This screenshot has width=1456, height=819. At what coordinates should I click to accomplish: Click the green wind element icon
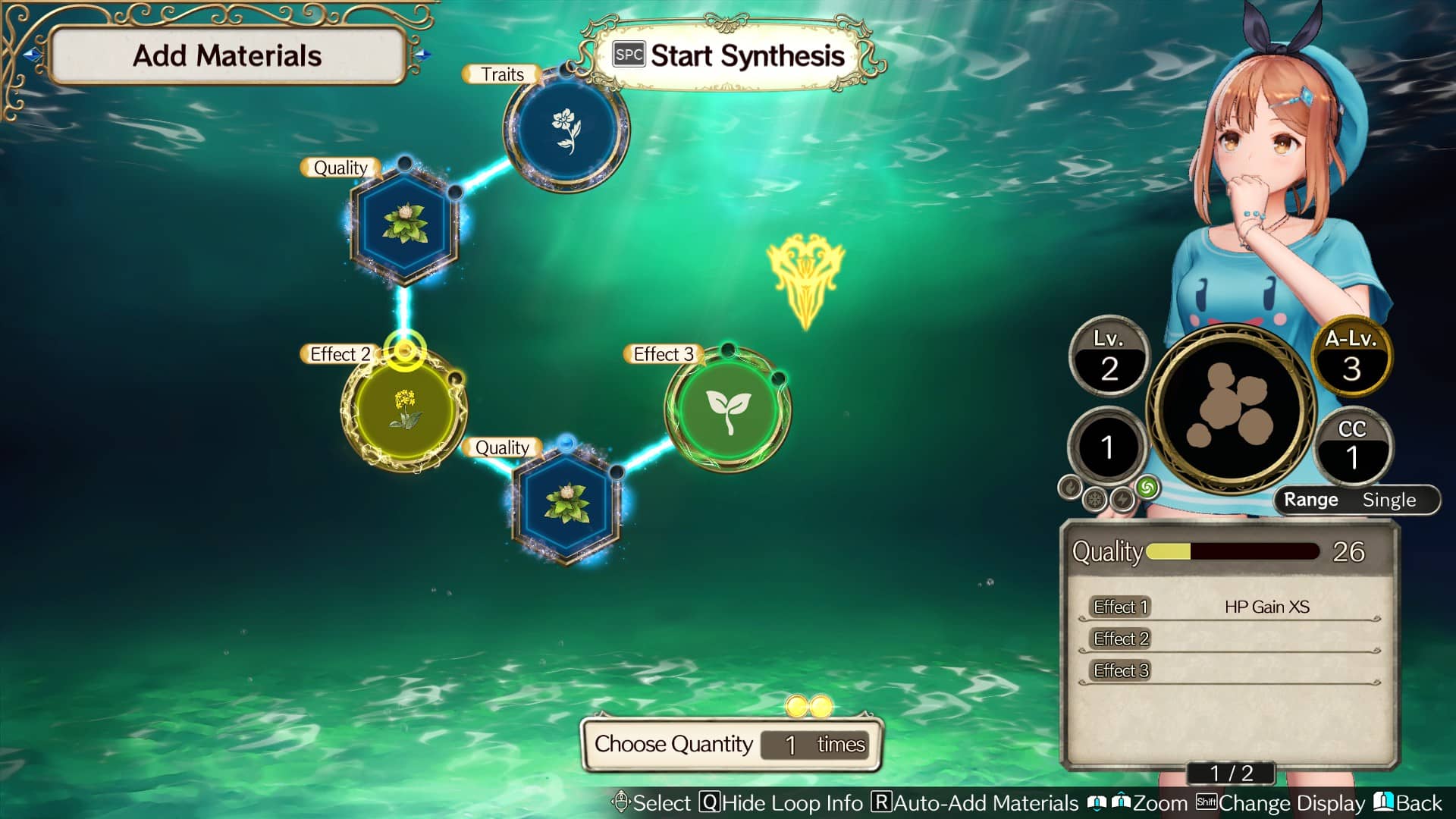tap(1147, 487)
